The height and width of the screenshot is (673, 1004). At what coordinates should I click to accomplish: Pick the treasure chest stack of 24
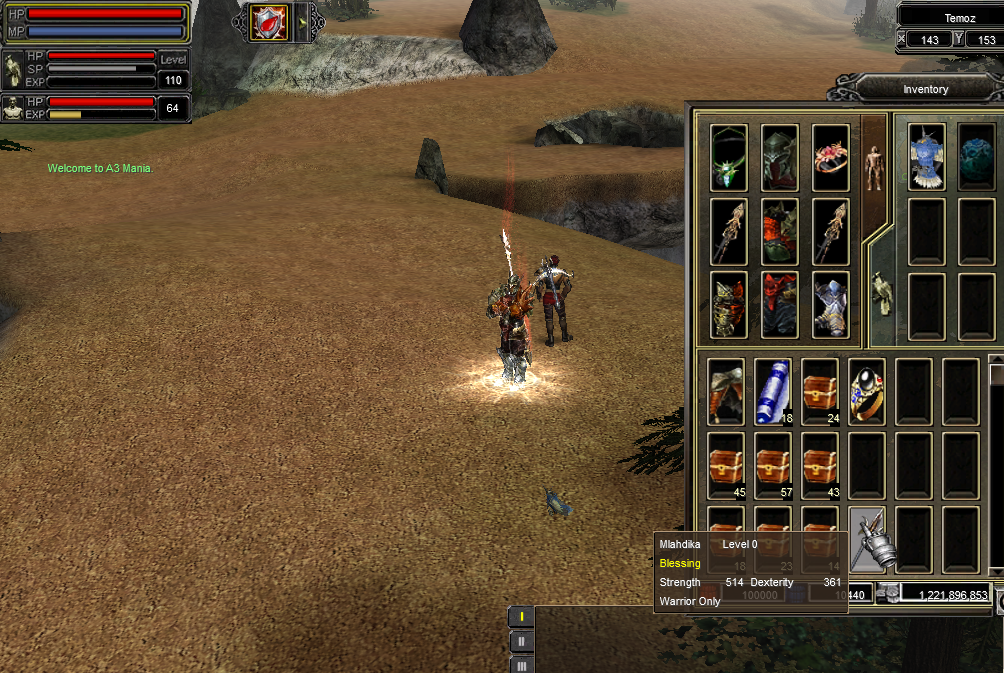pos(820,392)
